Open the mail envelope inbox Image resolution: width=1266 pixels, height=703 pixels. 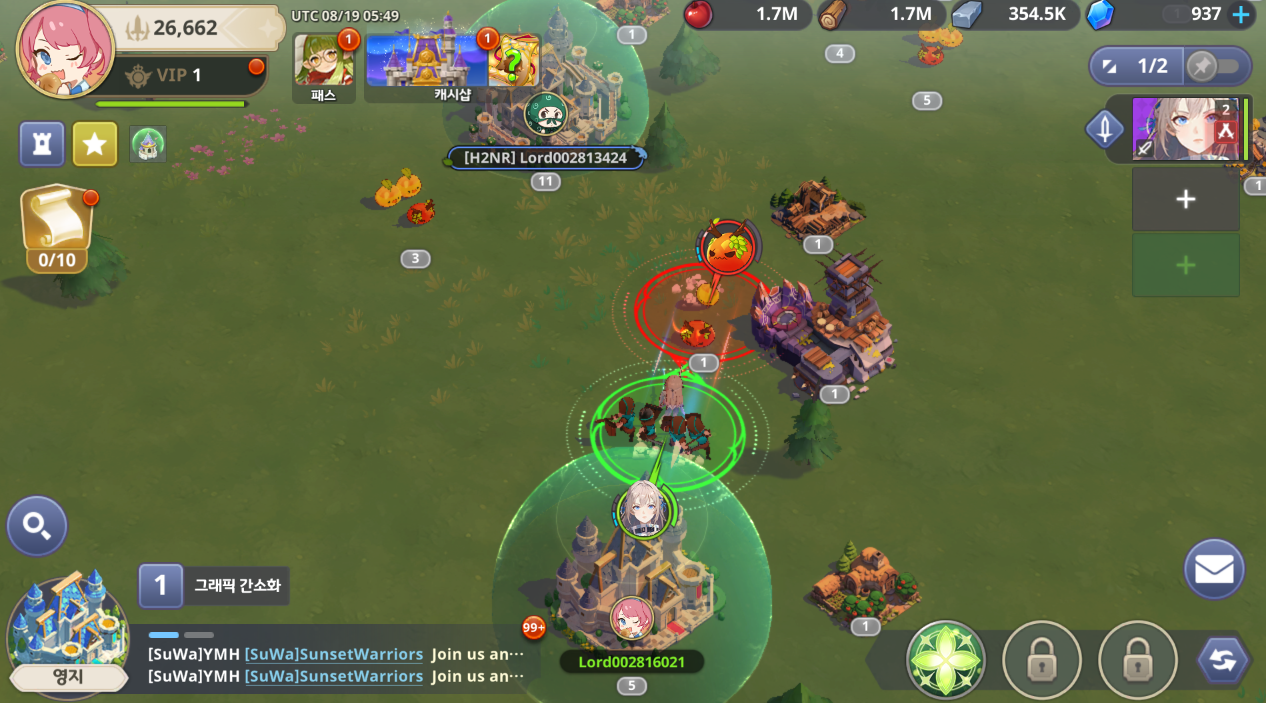(x=1214, y=569)
